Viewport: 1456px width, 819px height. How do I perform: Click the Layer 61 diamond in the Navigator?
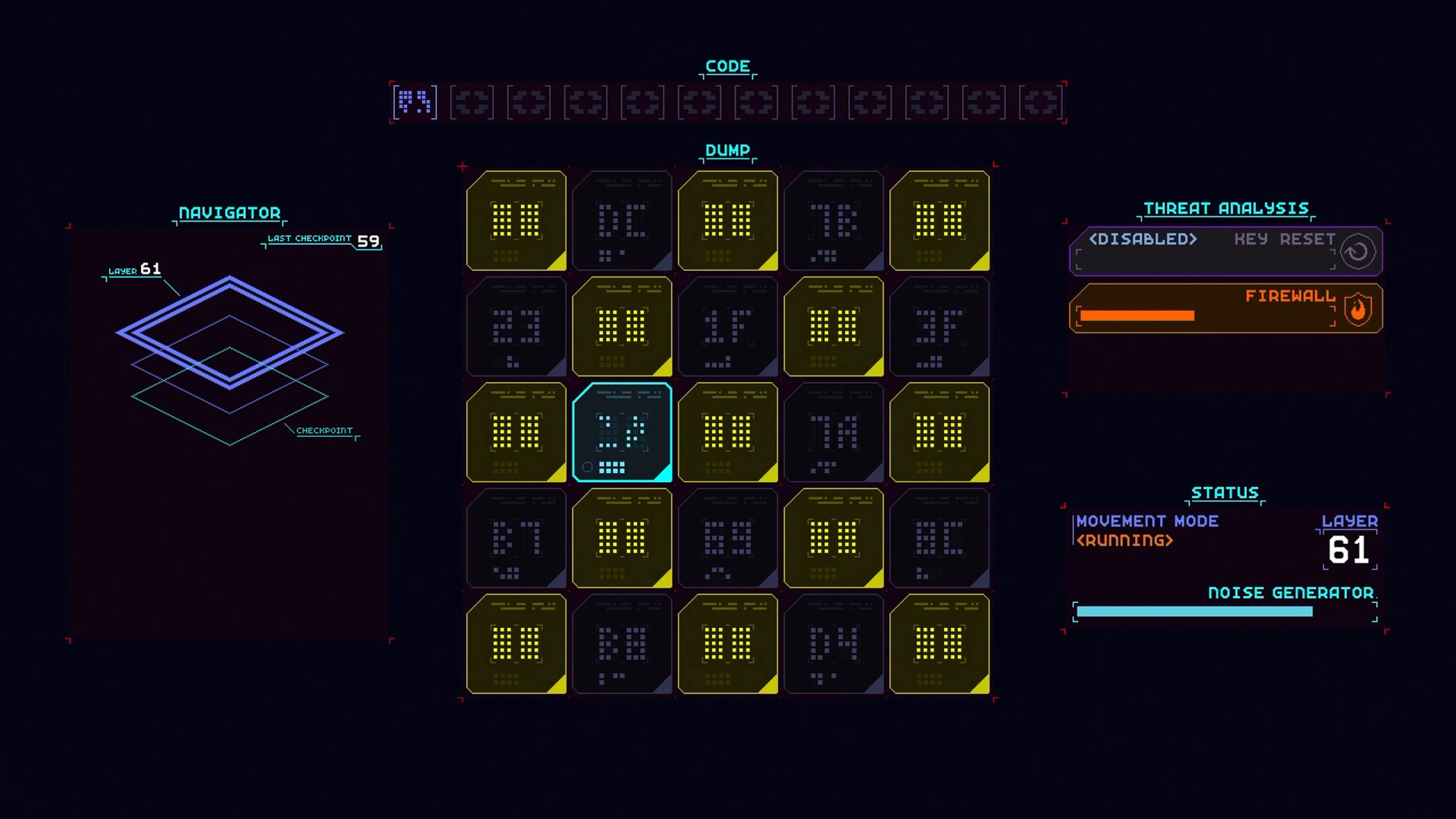230,333
